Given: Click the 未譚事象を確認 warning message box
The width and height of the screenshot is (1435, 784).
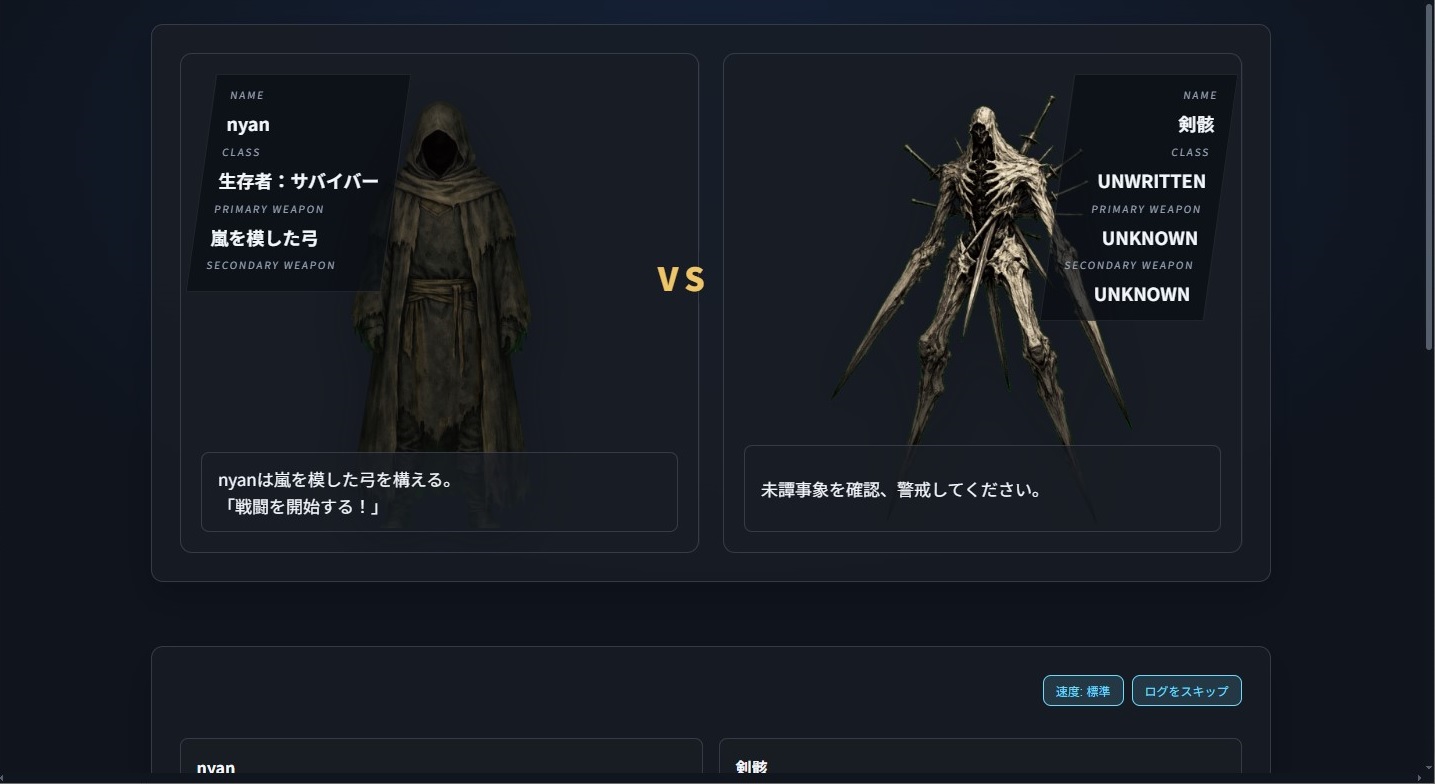Looking at the screenshot, I should (981, 489).
